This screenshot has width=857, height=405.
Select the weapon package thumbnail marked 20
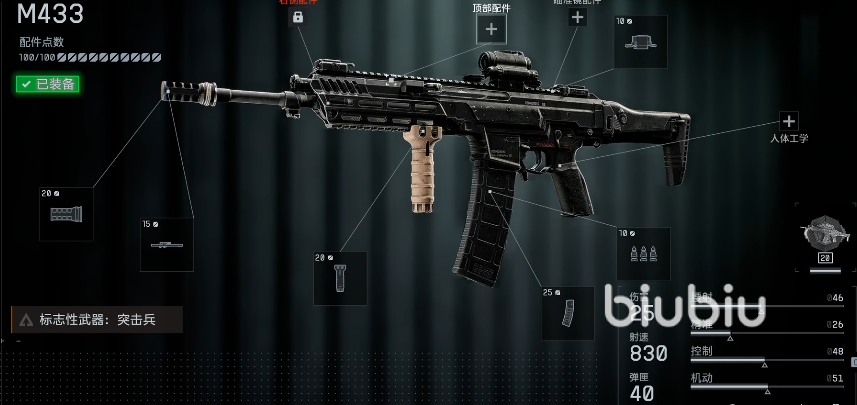(827, 236)
